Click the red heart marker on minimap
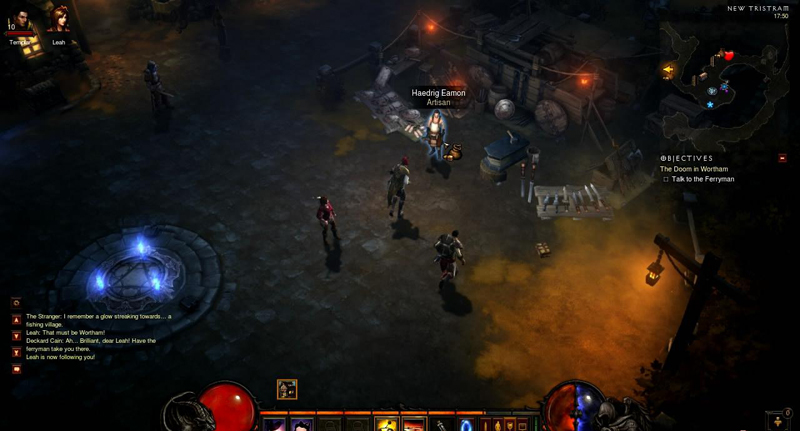The image size is (800, 431). tap(728, 56)
